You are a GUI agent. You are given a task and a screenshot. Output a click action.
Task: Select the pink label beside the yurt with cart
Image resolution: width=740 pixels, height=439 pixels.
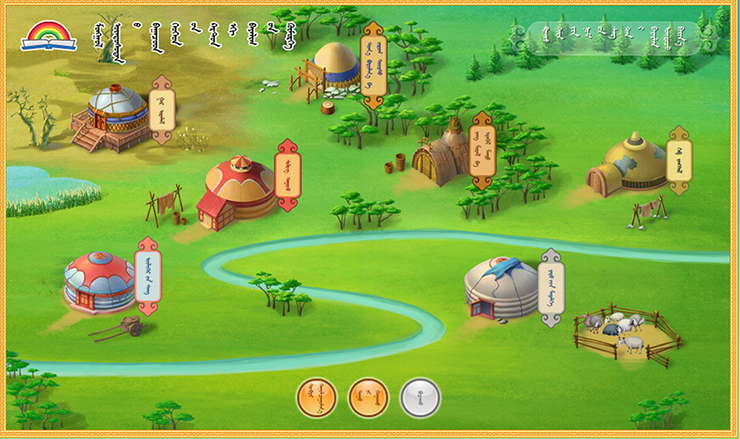pyautogui.click(x=148, y=275)
